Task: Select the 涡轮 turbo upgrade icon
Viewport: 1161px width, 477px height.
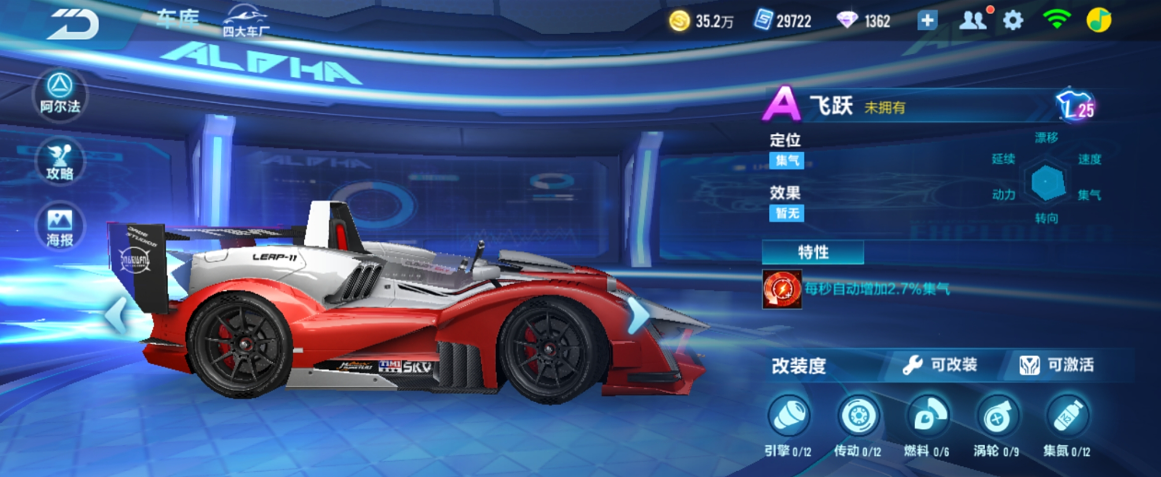Action: pos(997,415)
